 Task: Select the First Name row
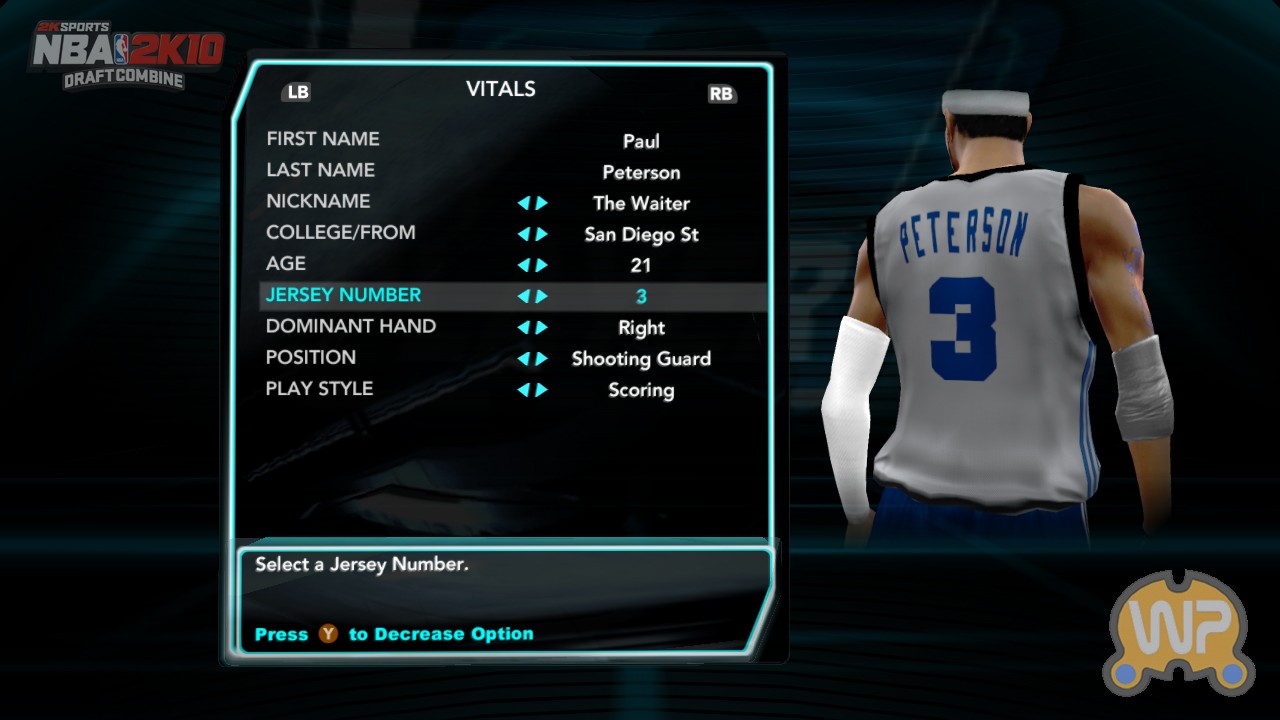tap(323, 140)
